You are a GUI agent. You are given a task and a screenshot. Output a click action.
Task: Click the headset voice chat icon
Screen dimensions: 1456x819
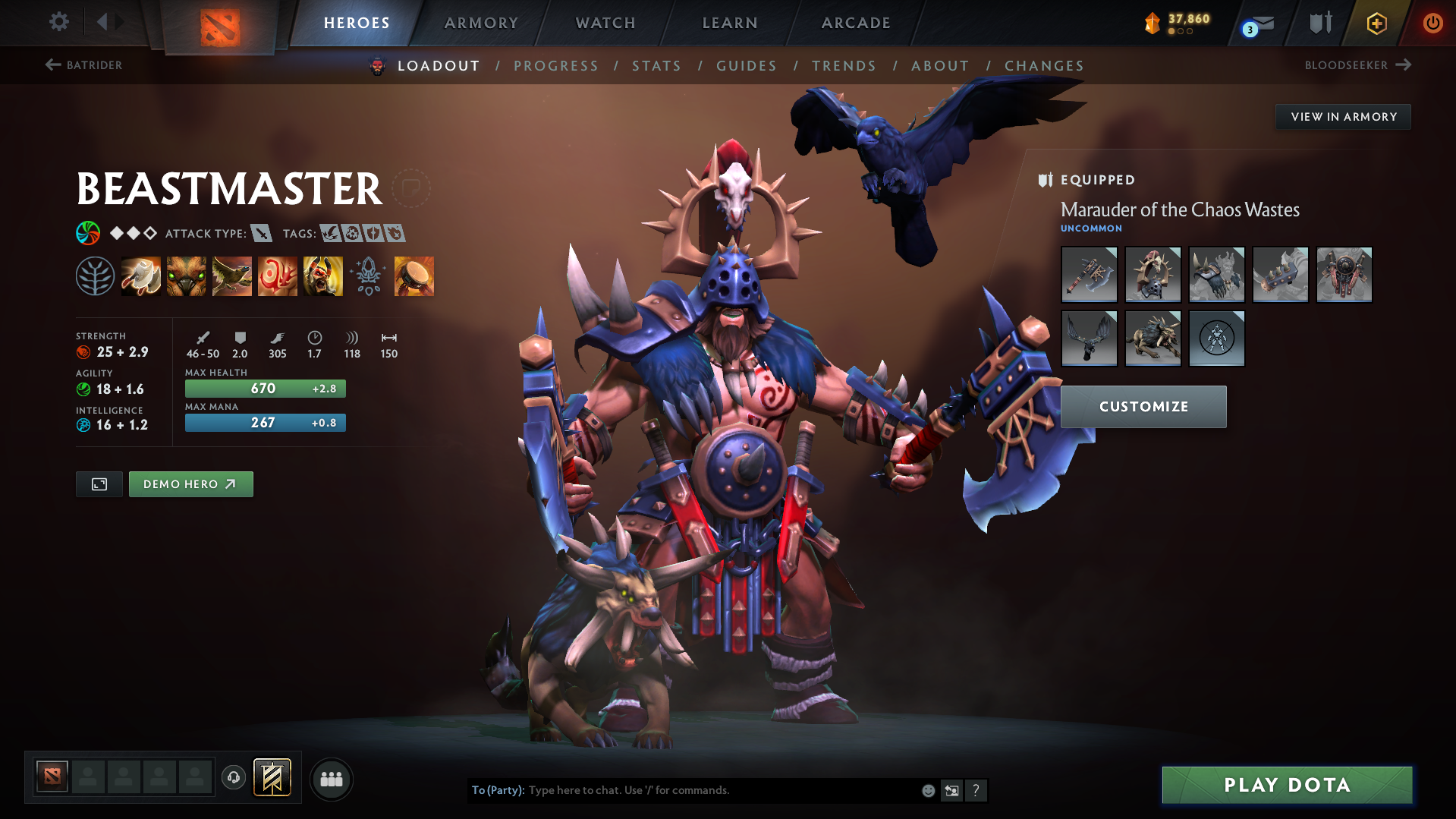point(233,779)
